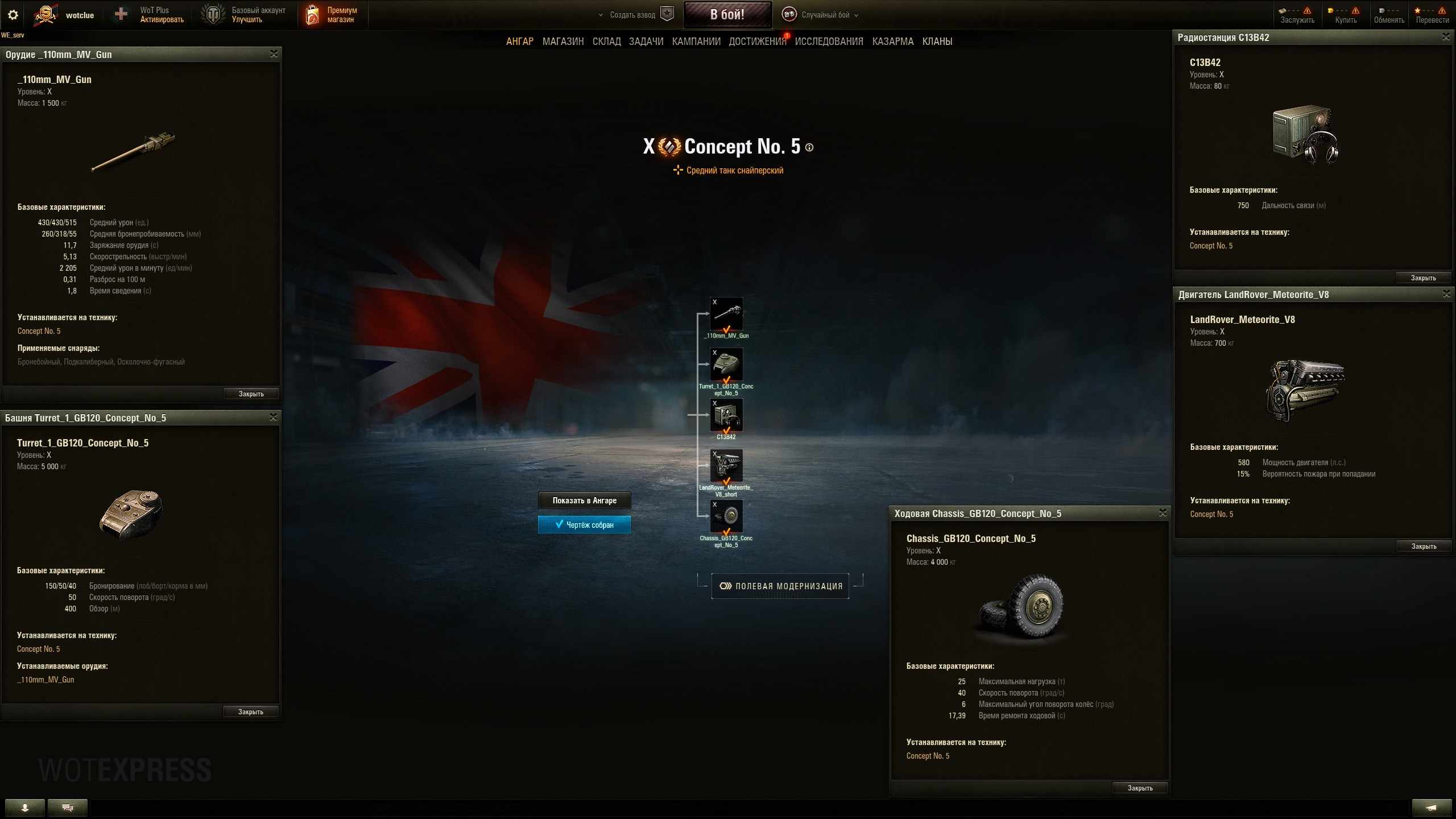1456x819 pixels.
Task: Open the chat channels button
Action: click(x=68, y=808)
